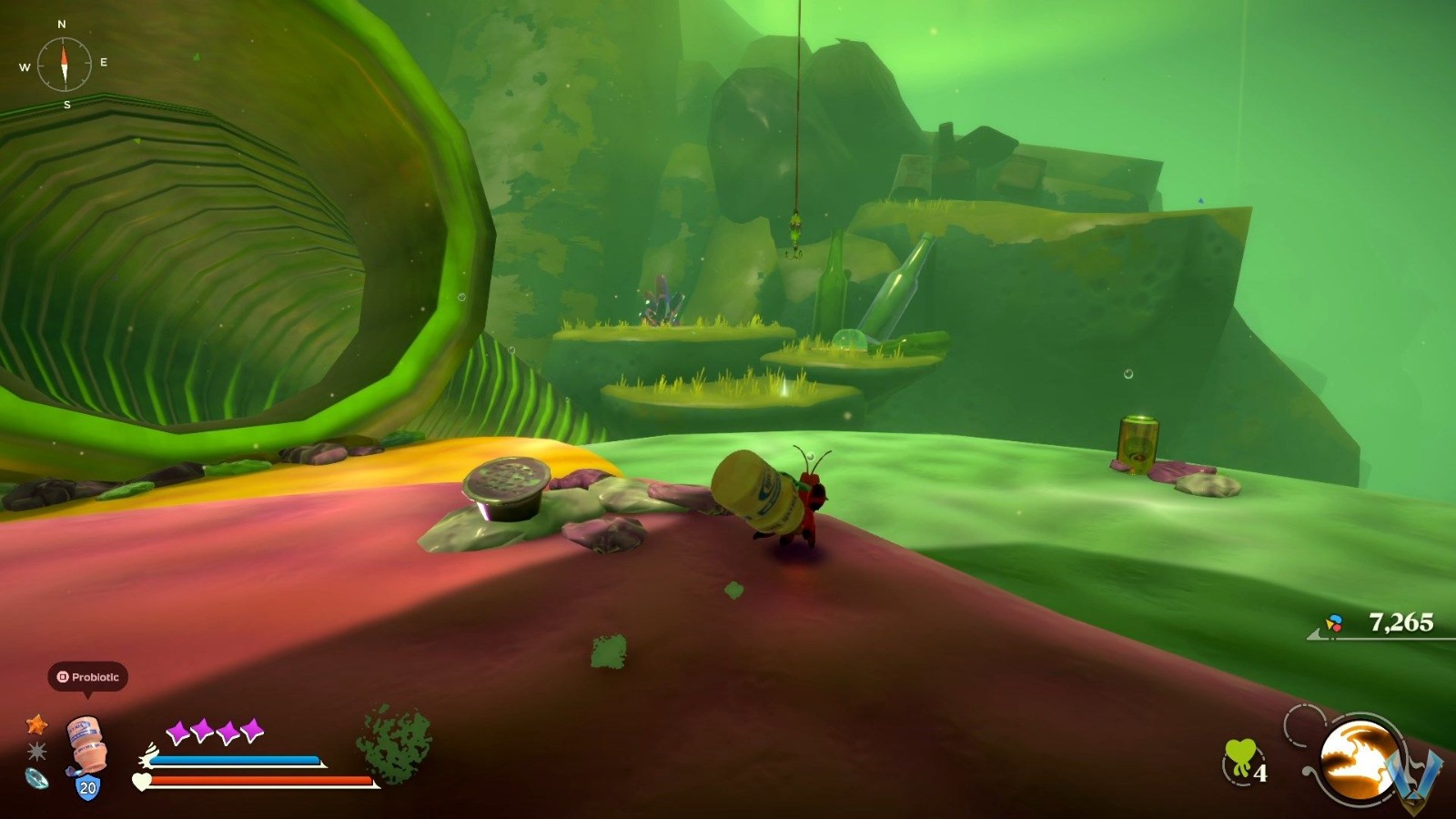This screenshot has width=1456, height=819.
Task: Select the equipped Probiotic yogurt shell icon
Action: tap(86, 741)
